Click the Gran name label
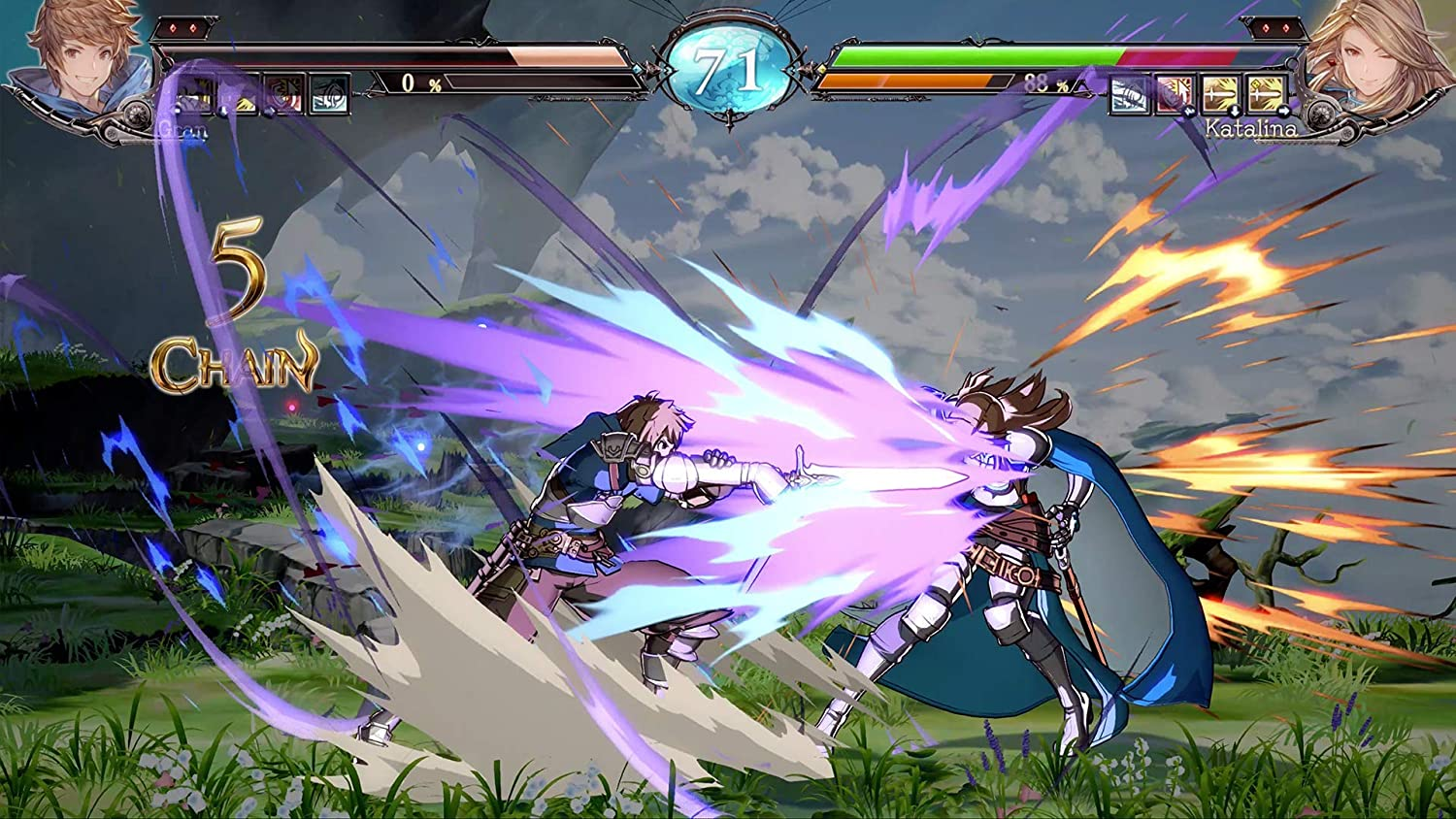Viewport: 1456px width, 819px height. [x=182, y=130]
